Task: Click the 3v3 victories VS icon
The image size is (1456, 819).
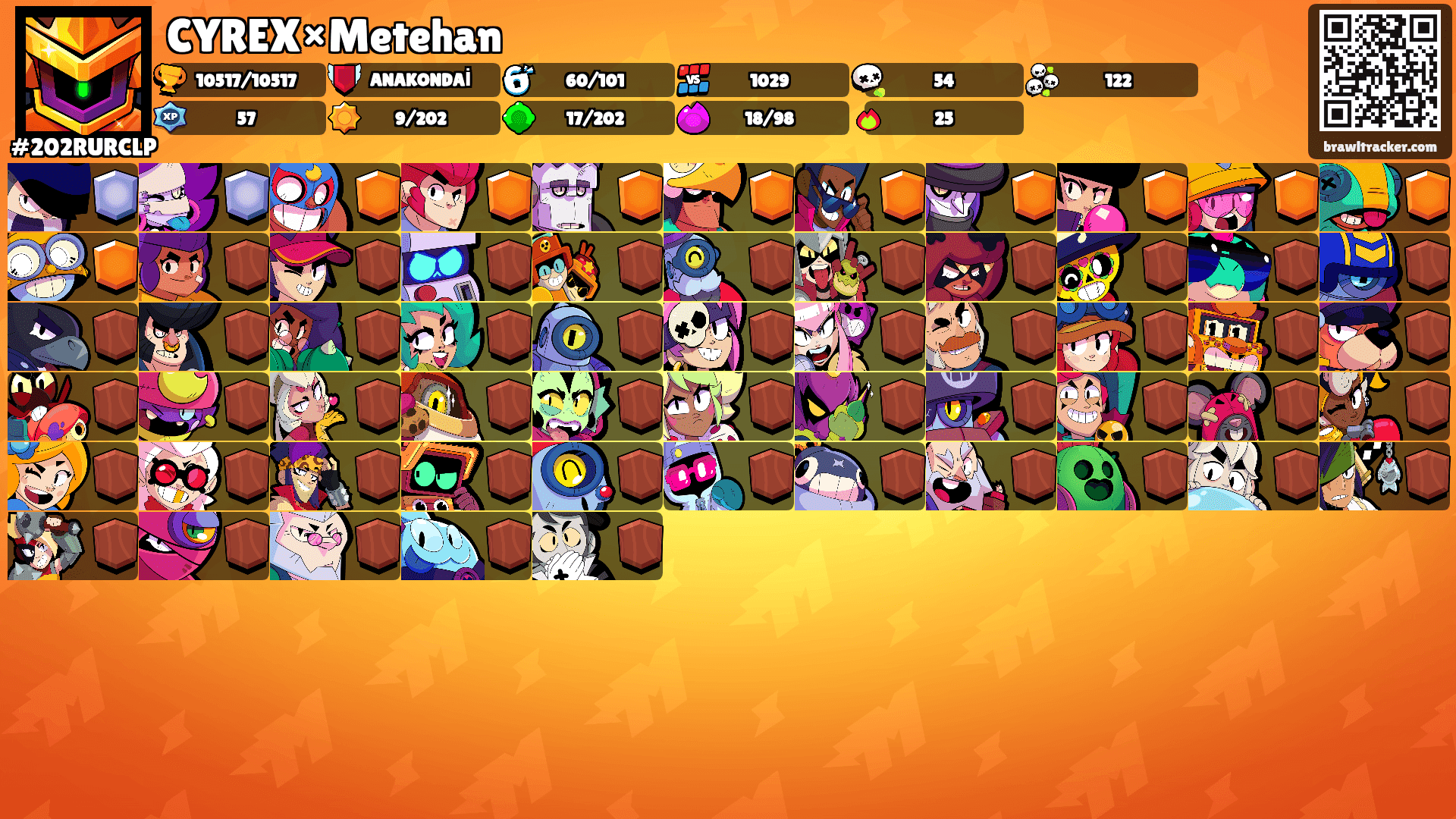Action: tap(692, 80)
